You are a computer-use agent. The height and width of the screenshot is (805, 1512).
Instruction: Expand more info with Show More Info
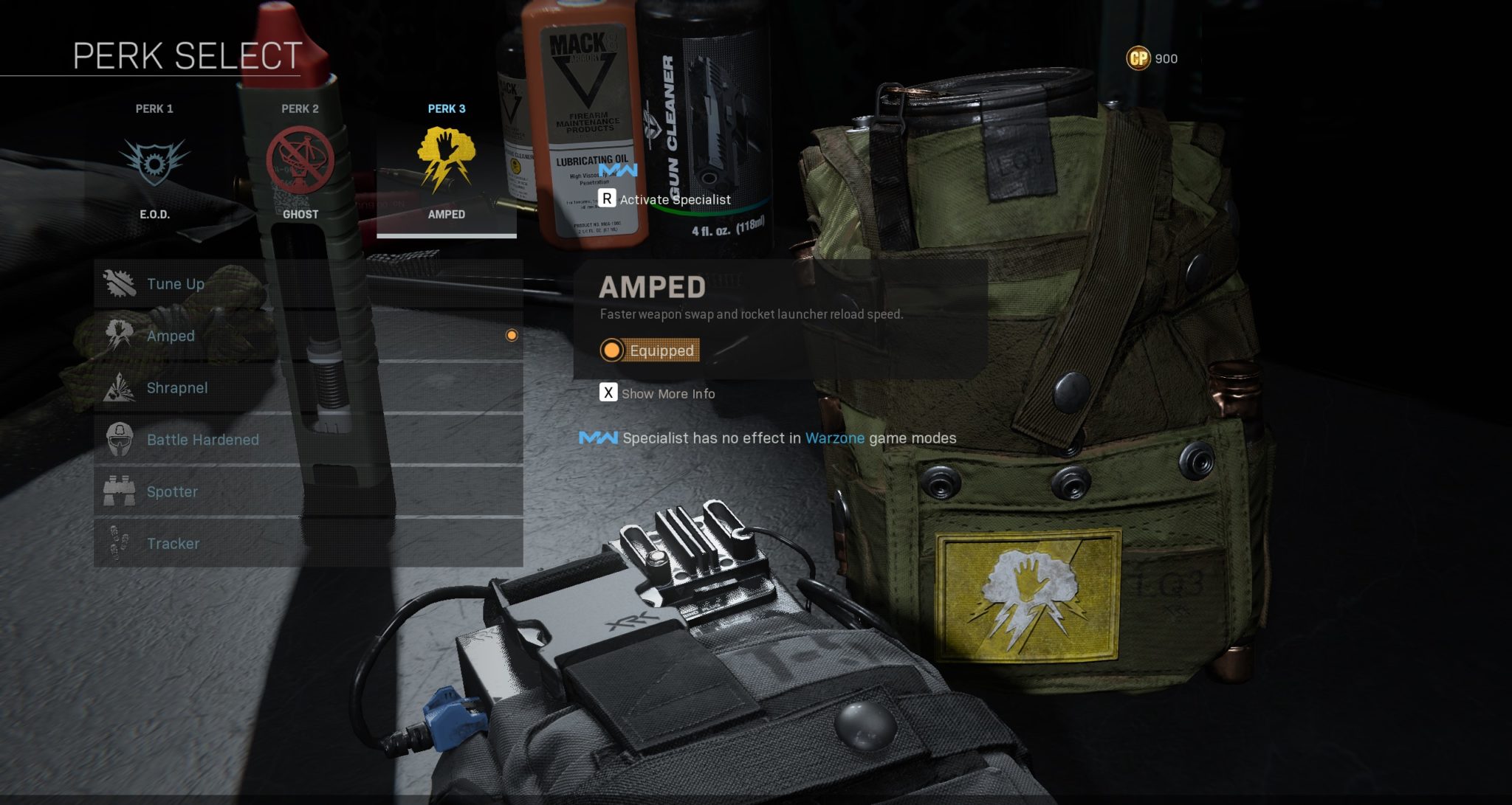click(608, 393)
